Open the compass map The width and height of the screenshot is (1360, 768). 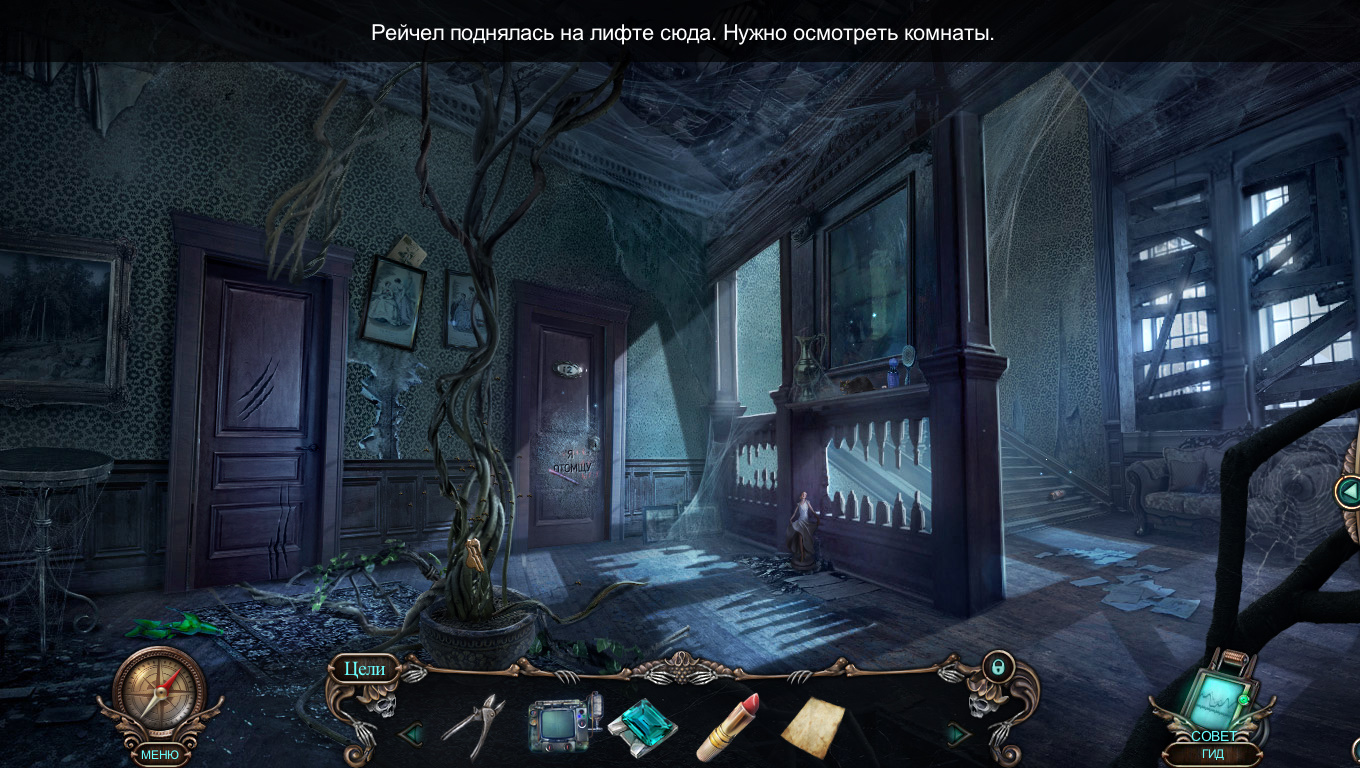click(159, 691)
